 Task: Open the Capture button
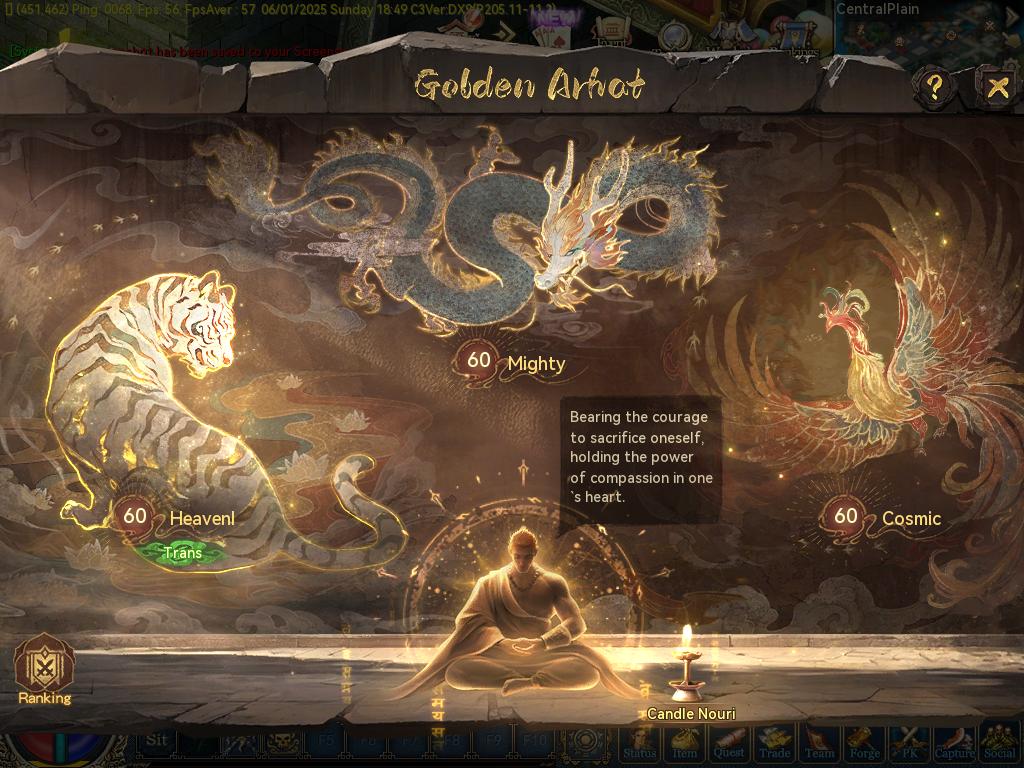954,744
